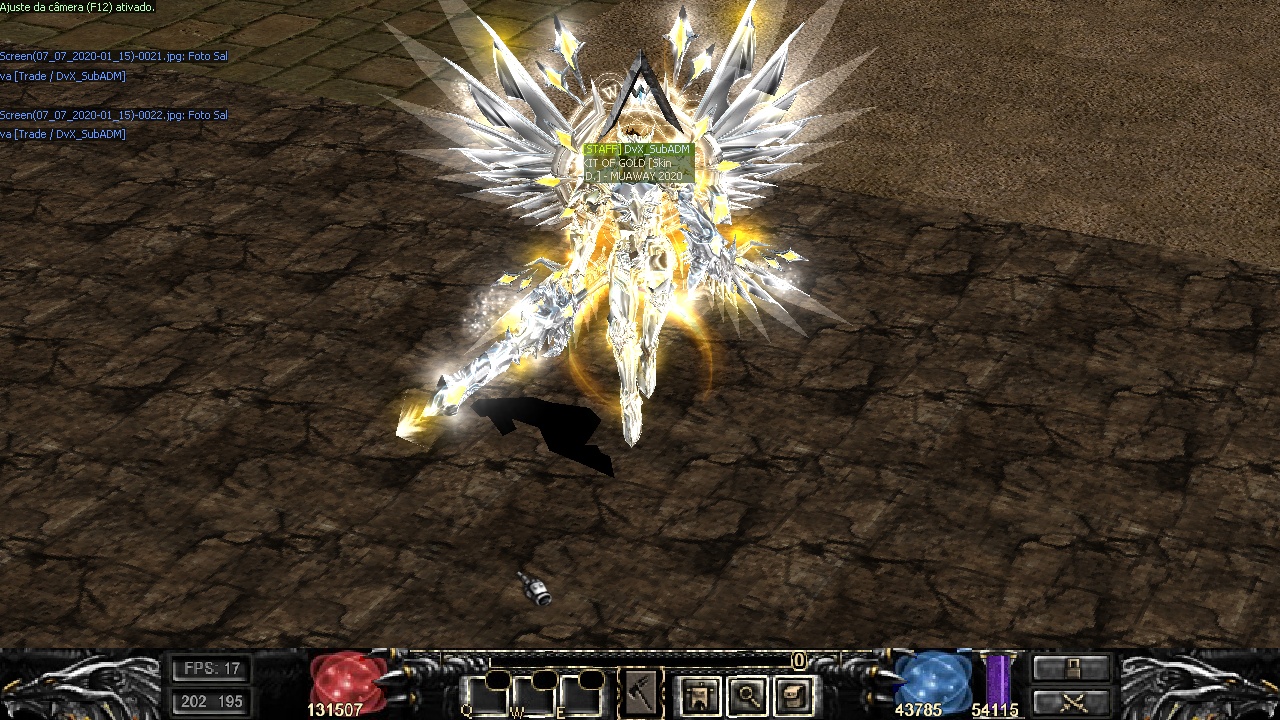
Task: Click the padlock button
Action: (1072, 668)
